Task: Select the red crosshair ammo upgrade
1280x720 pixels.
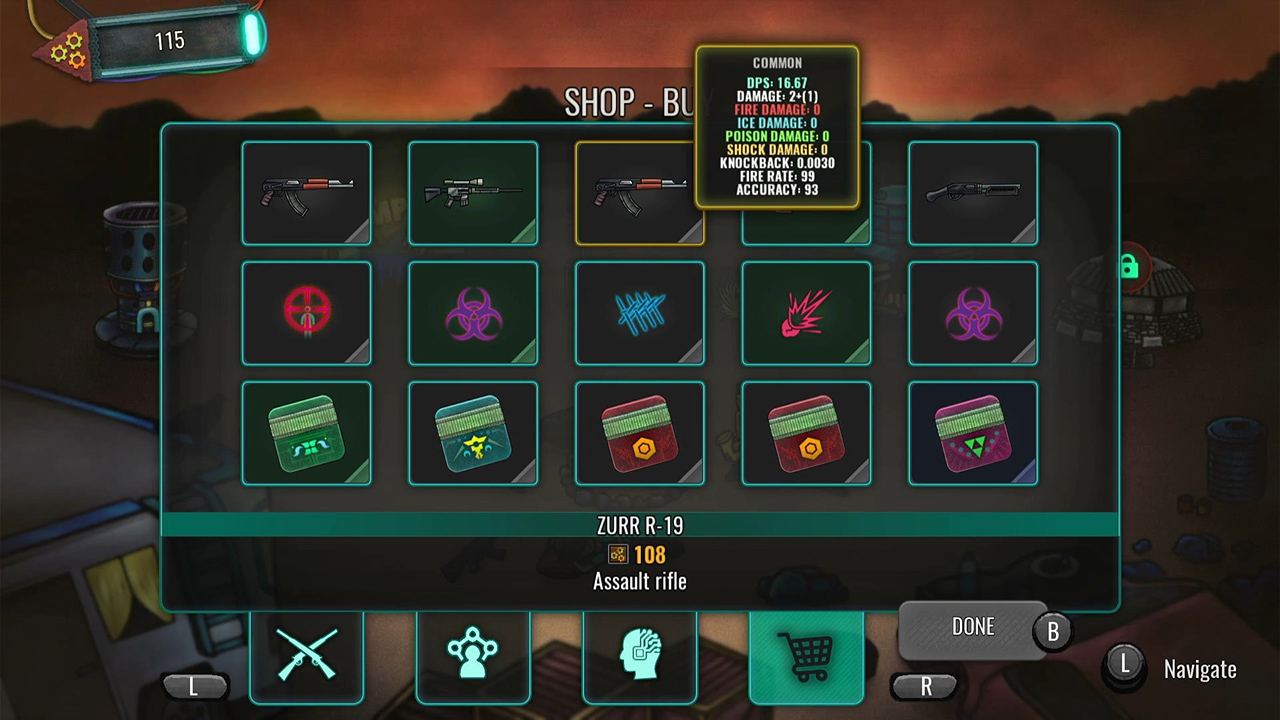Action: point(307,313)
